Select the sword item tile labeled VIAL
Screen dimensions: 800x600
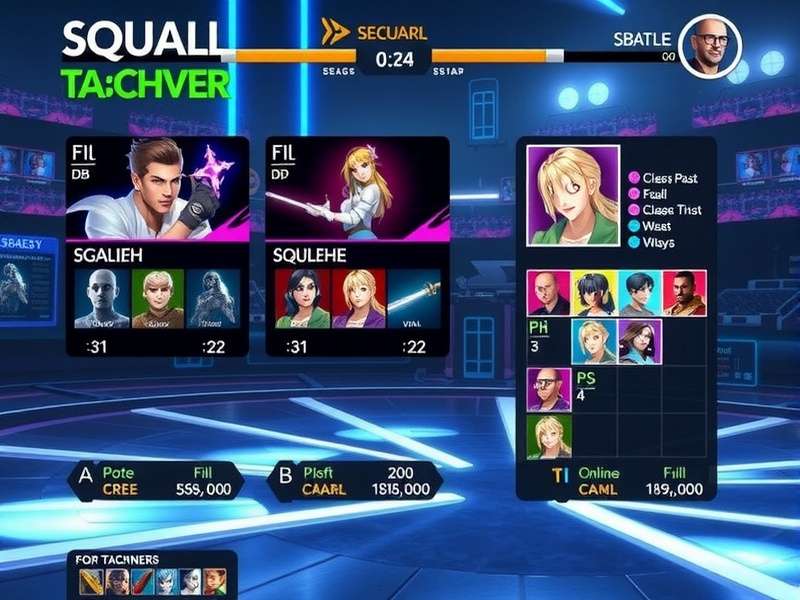412,297
